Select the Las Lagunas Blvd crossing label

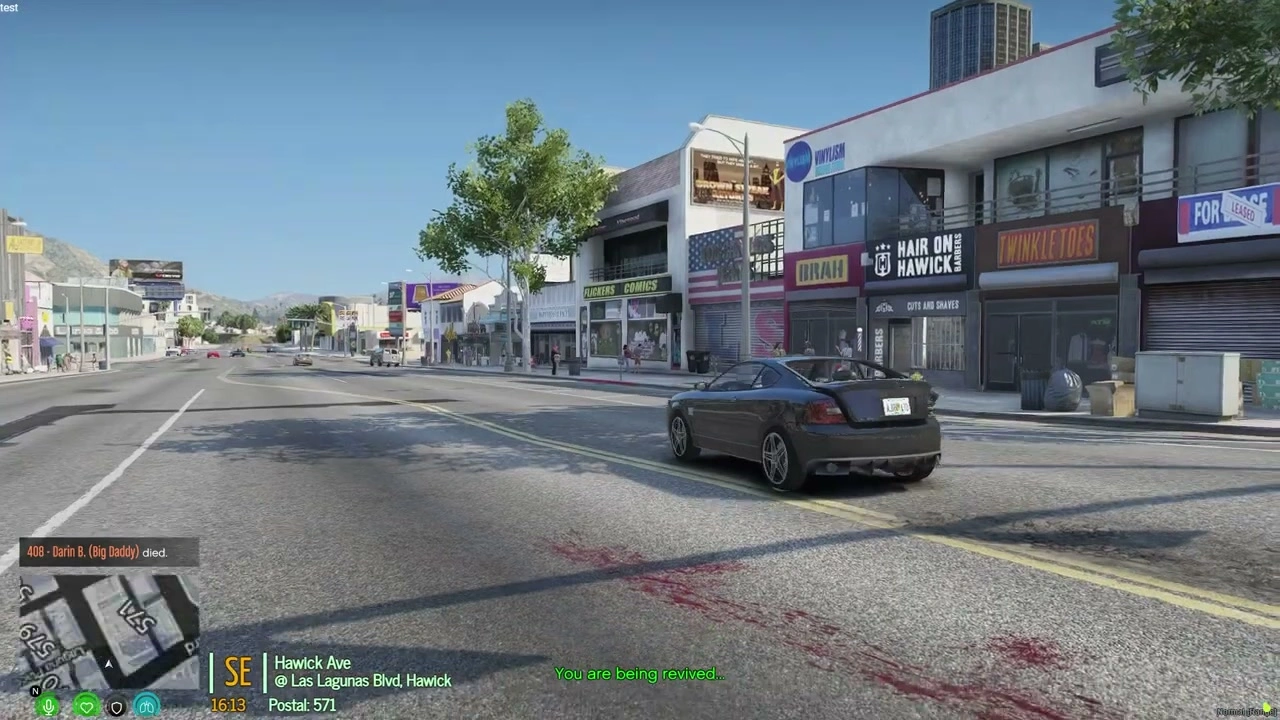pyautogui.click(x=362, y=681)
